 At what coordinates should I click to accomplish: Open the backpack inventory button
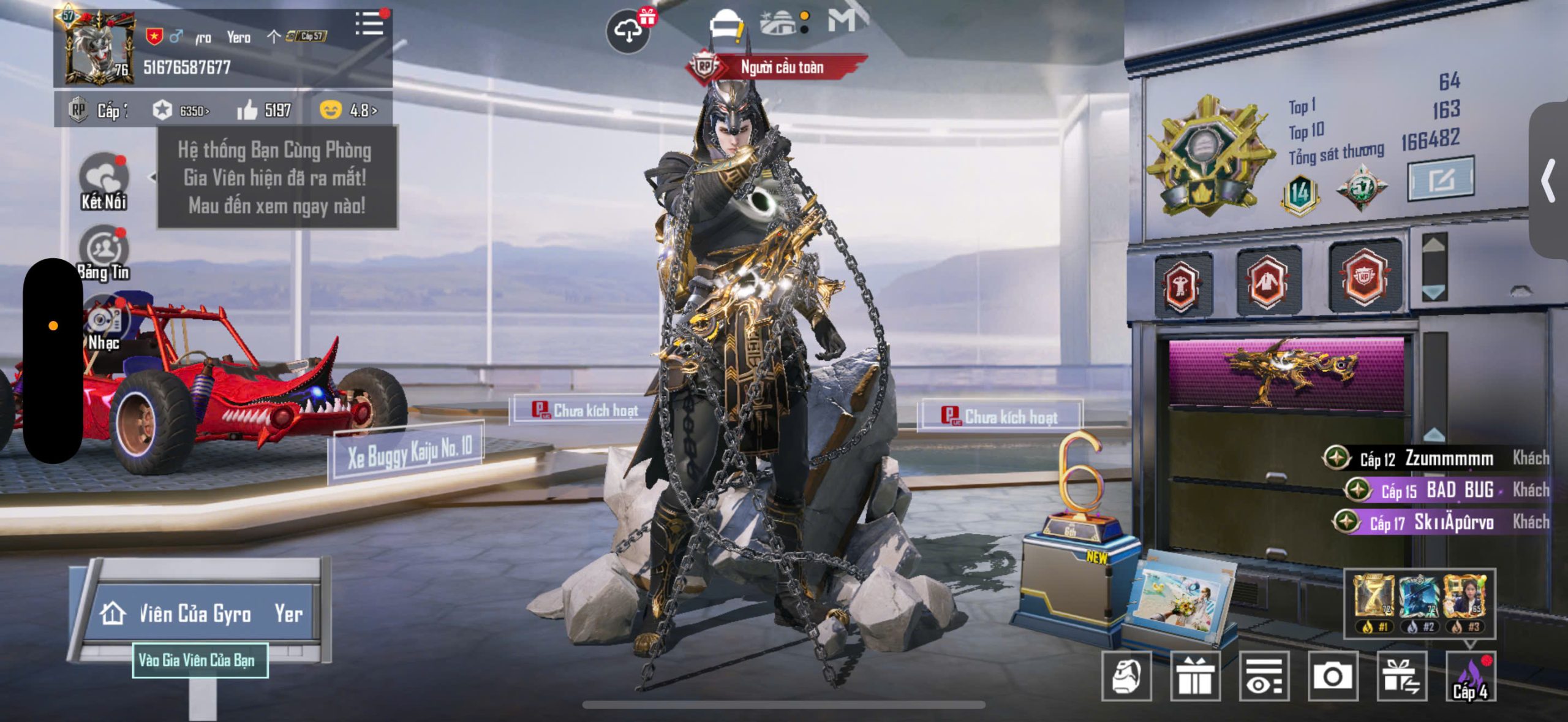[x=1126, y=677]
